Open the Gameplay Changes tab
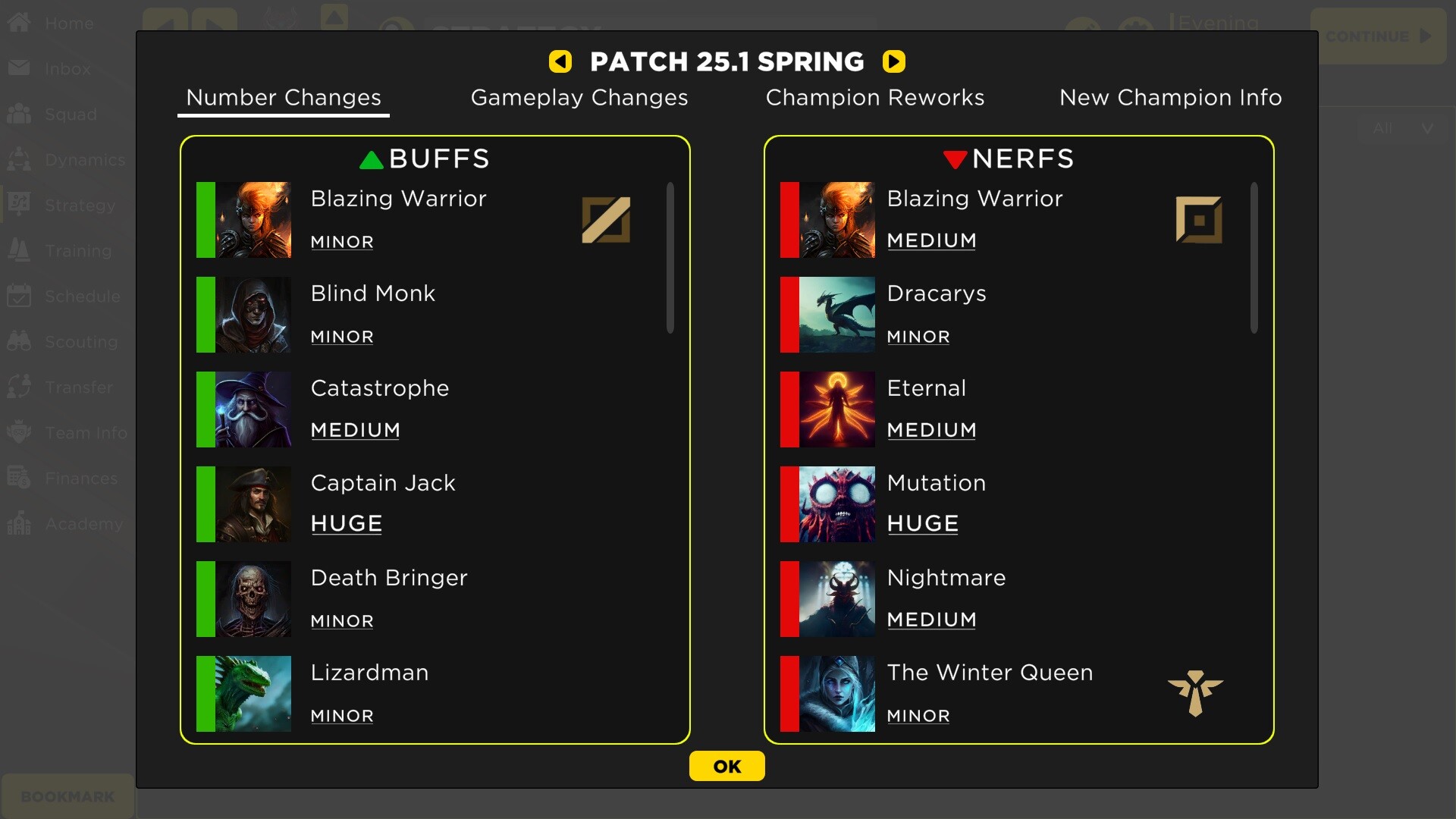This screenshot has width=1456, height=819. [579, 97]
